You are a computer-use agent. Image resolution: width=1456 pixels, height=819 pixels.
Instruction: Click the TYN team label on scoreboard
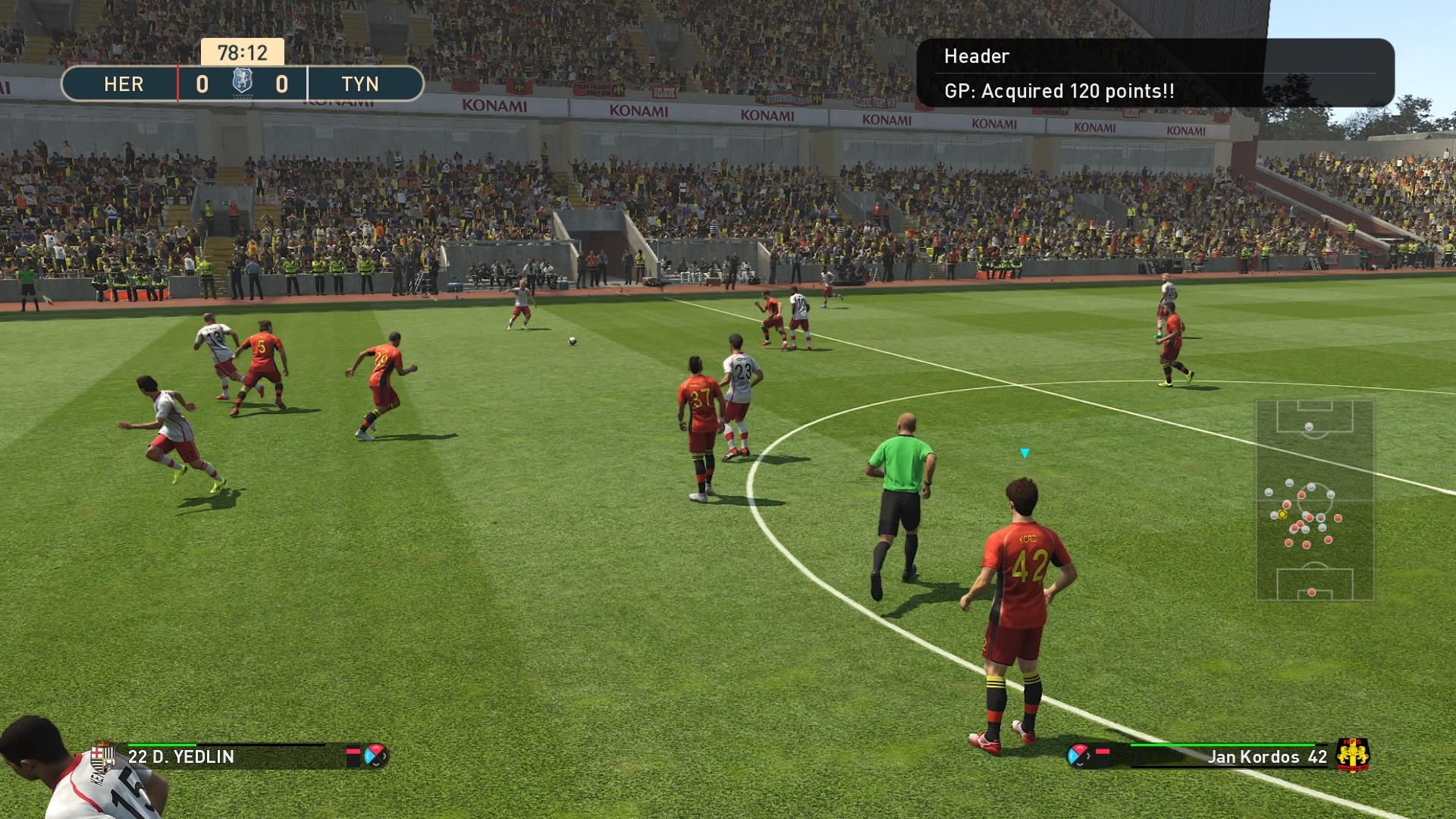click(x=360, y=83)
